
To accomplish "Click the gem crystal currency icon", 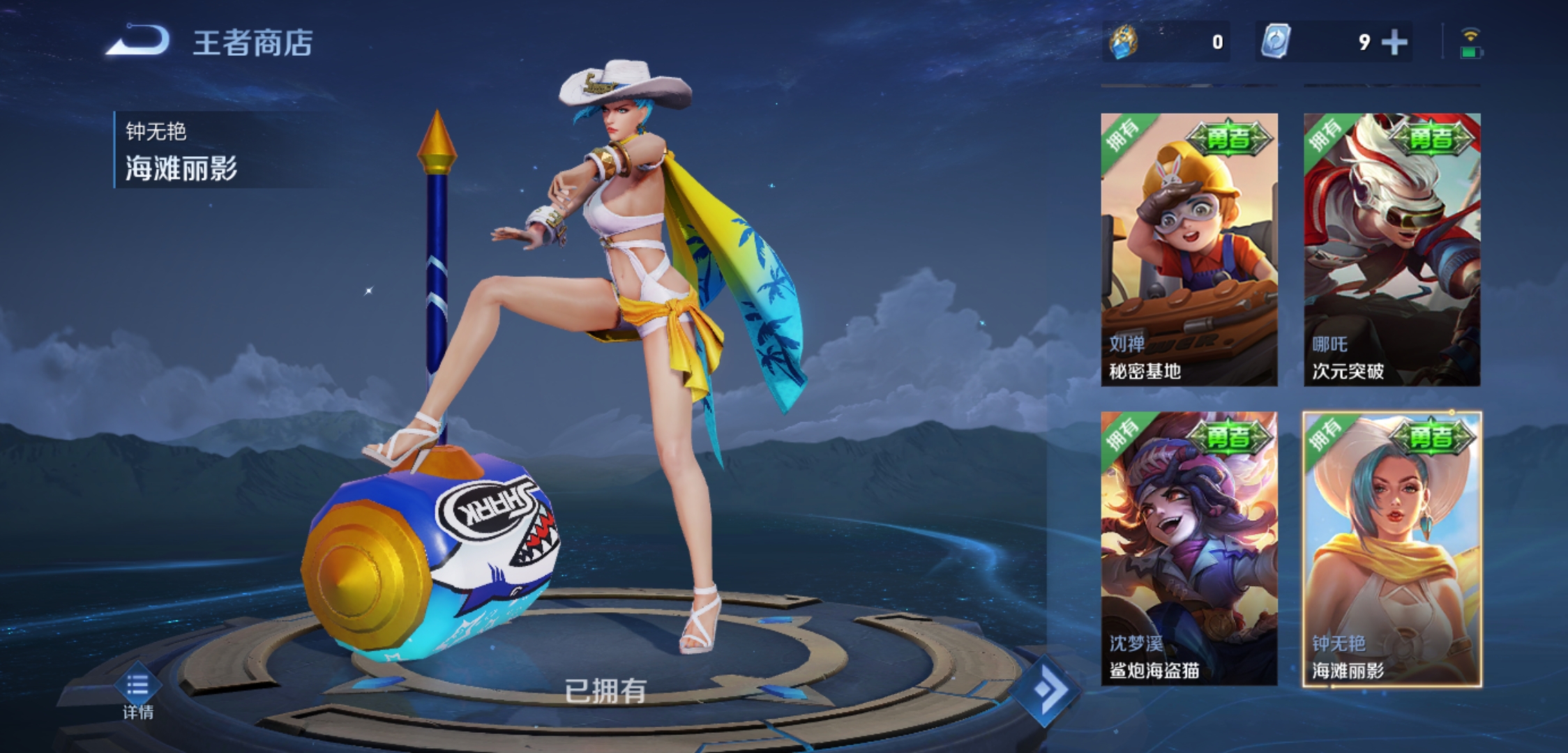I will coord(1124,42).
